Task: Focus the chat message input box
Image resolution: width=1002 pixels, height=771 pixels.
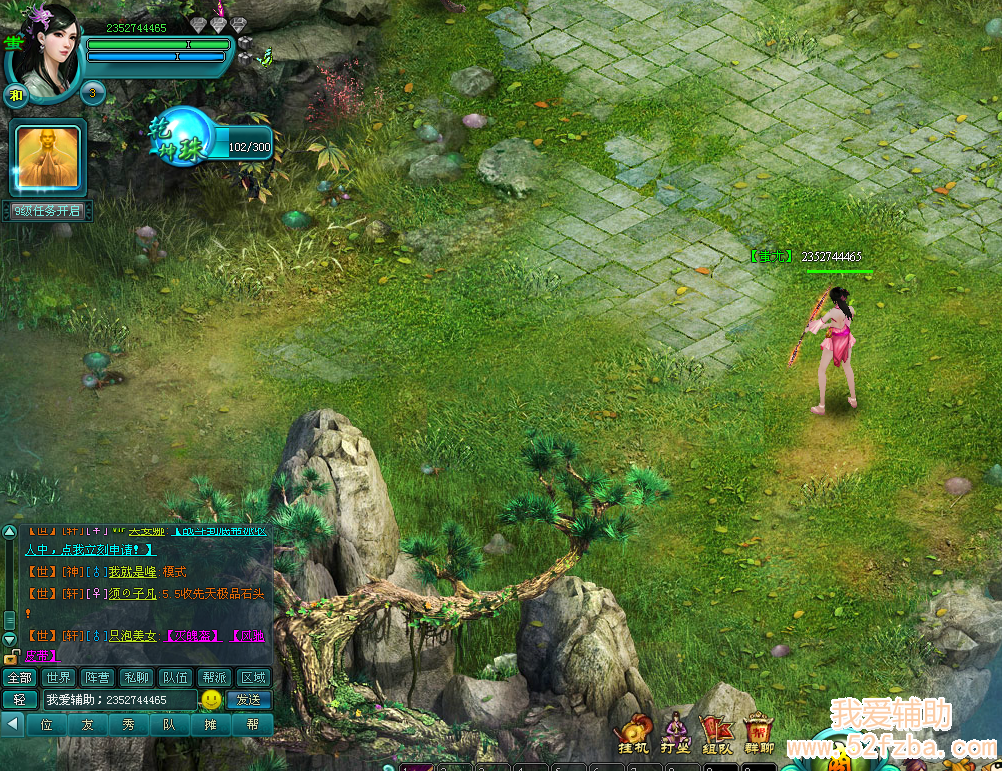Action: pos(118,700)
